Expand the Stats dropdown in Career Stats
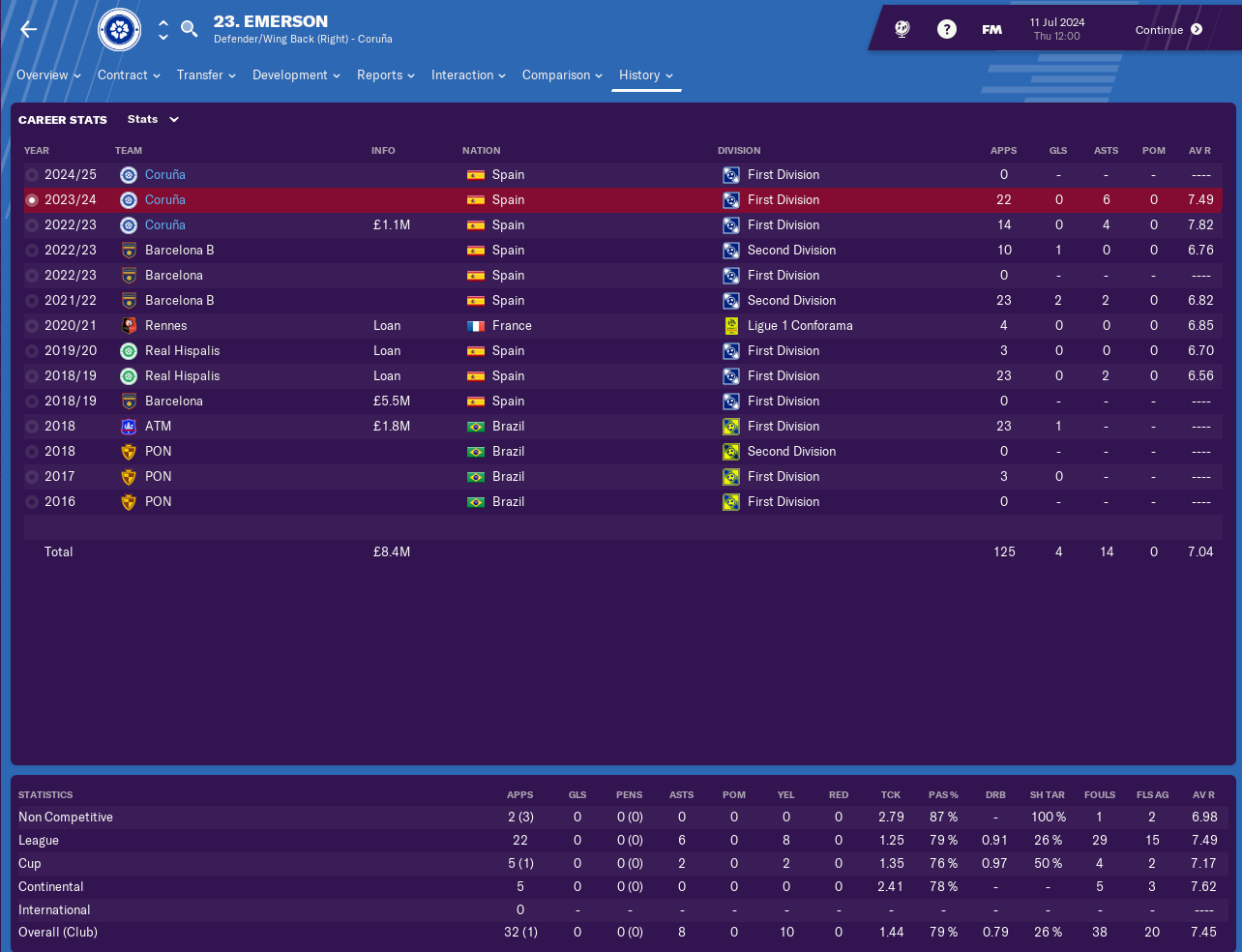The width and height of the screenshot is (1242, 952). pyautogui.click(x=154, y=120)
